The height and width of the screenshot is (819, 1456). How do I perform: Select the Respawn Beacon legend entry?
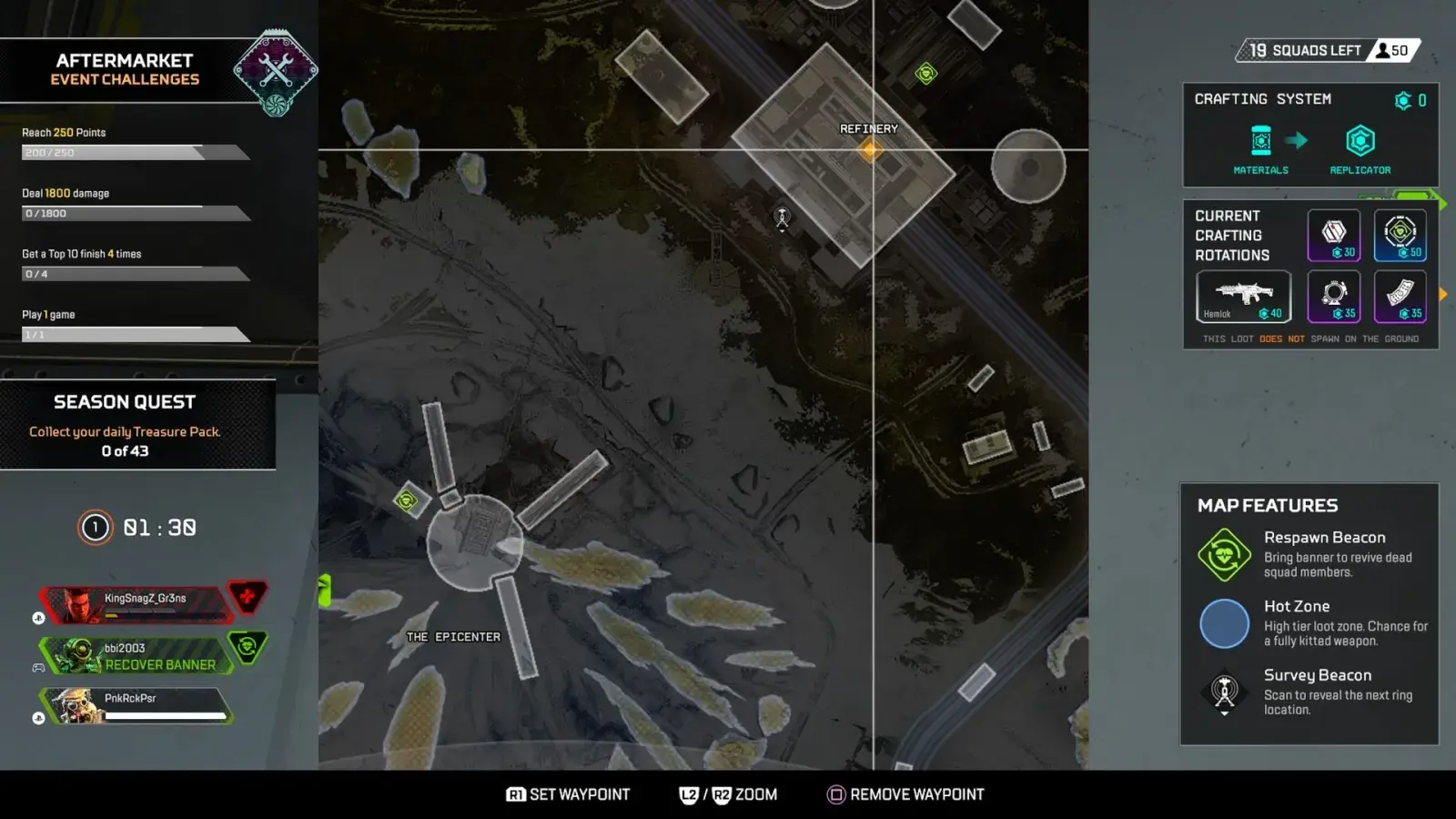(x=1310, y=554)
